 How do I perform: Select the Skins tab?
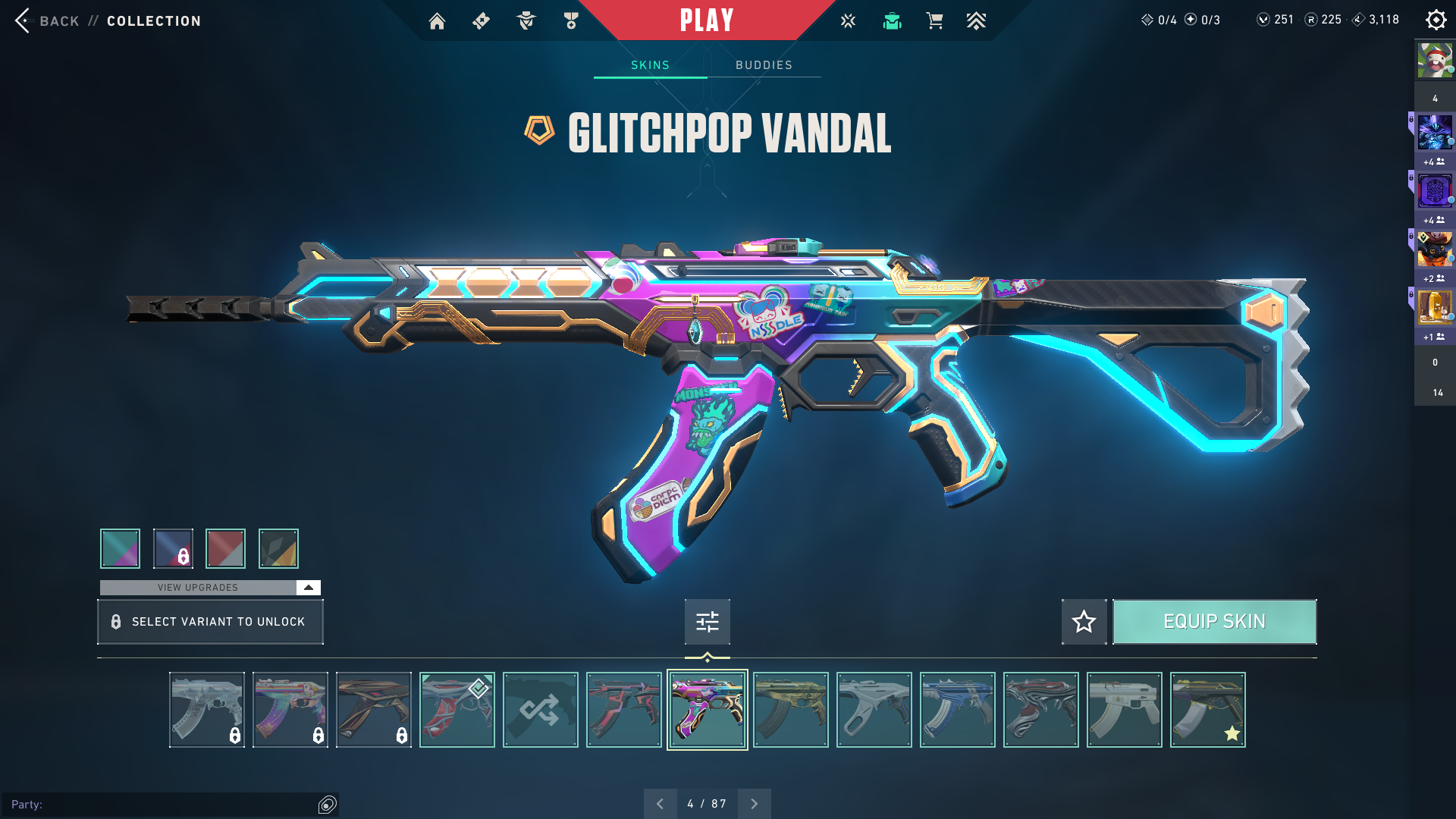click(650, 65)
